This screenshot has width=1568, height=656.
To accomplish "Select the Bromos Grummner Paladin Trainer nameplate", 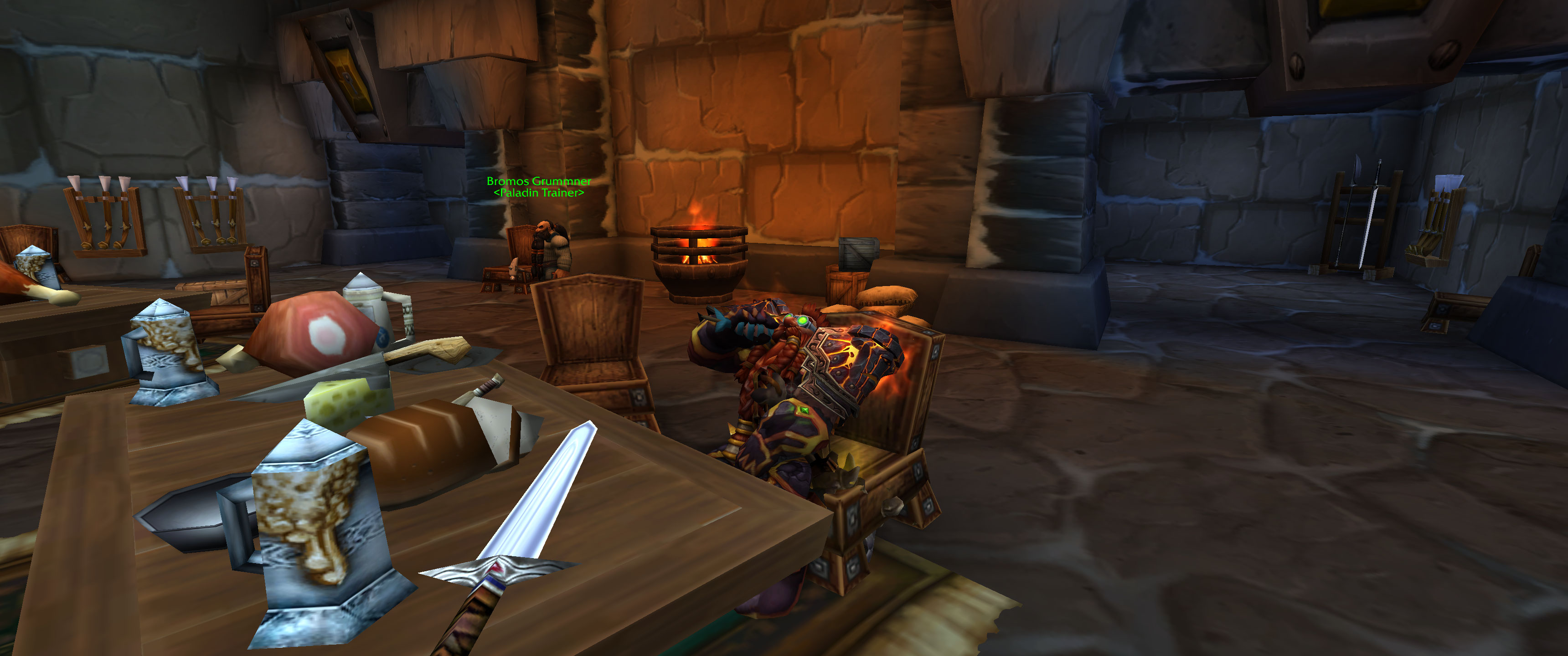I will point(538,186).
